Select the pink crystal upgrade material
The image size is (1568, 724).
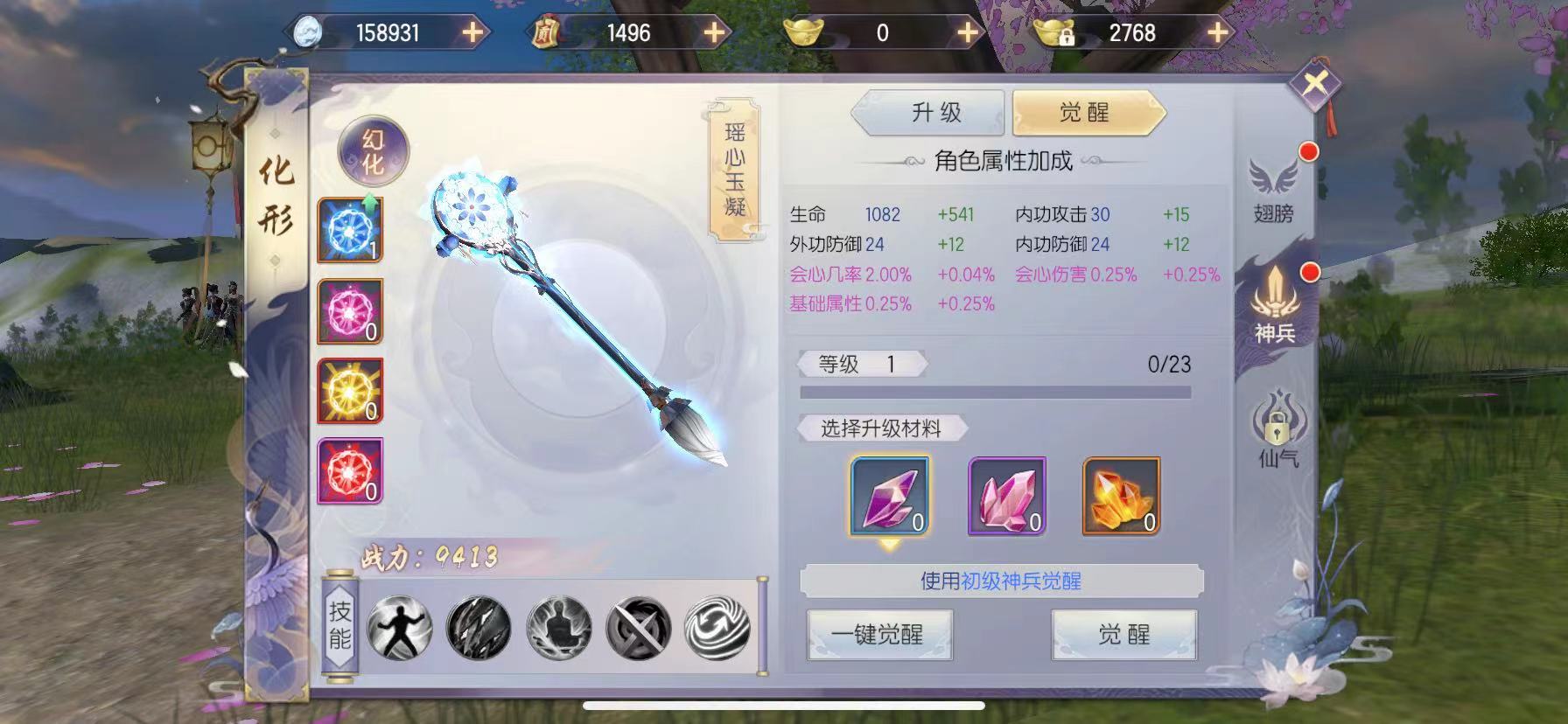click(1004, 497)
